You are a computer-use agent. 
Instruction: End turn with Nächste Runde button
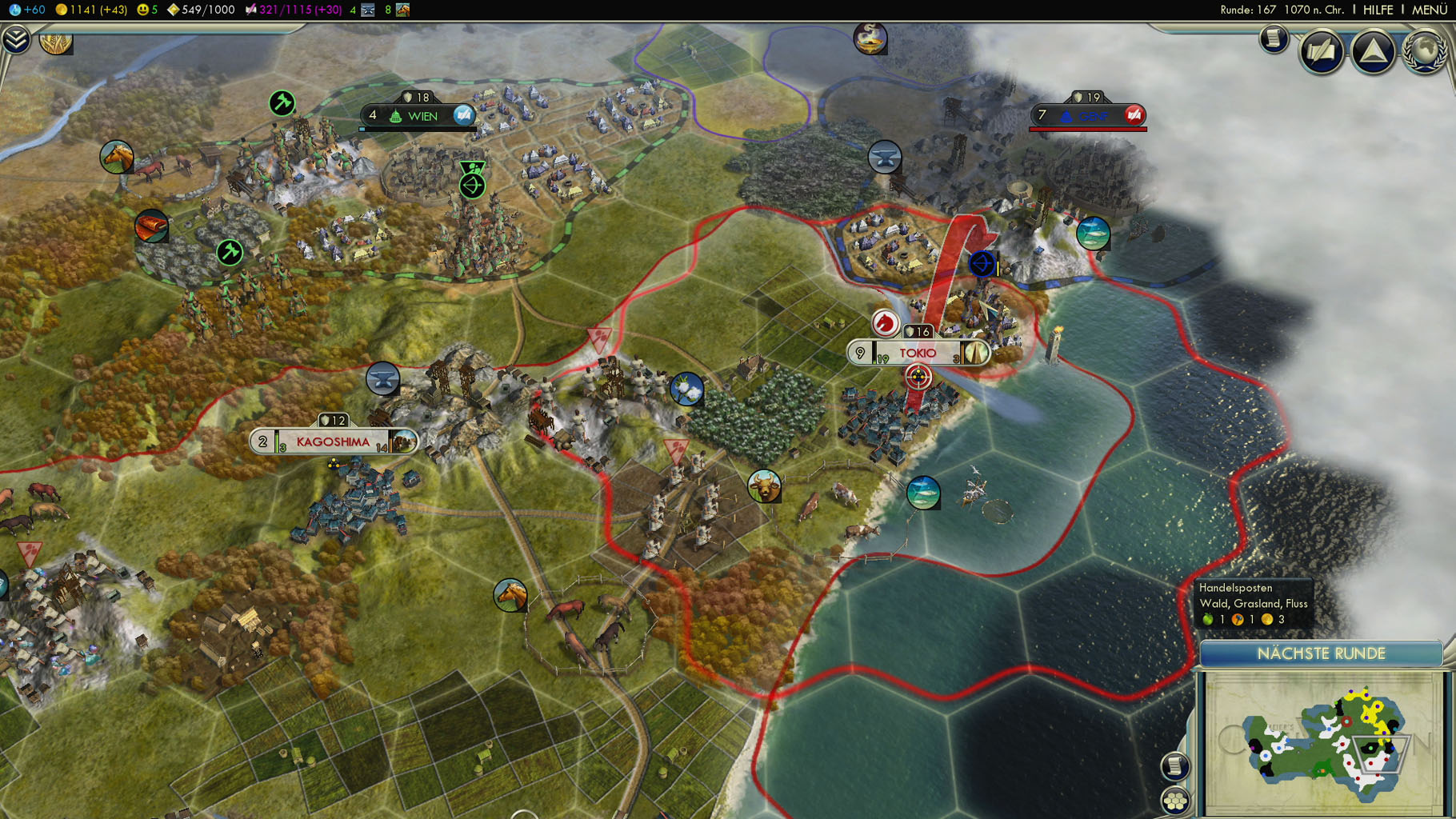[1321, 653]
